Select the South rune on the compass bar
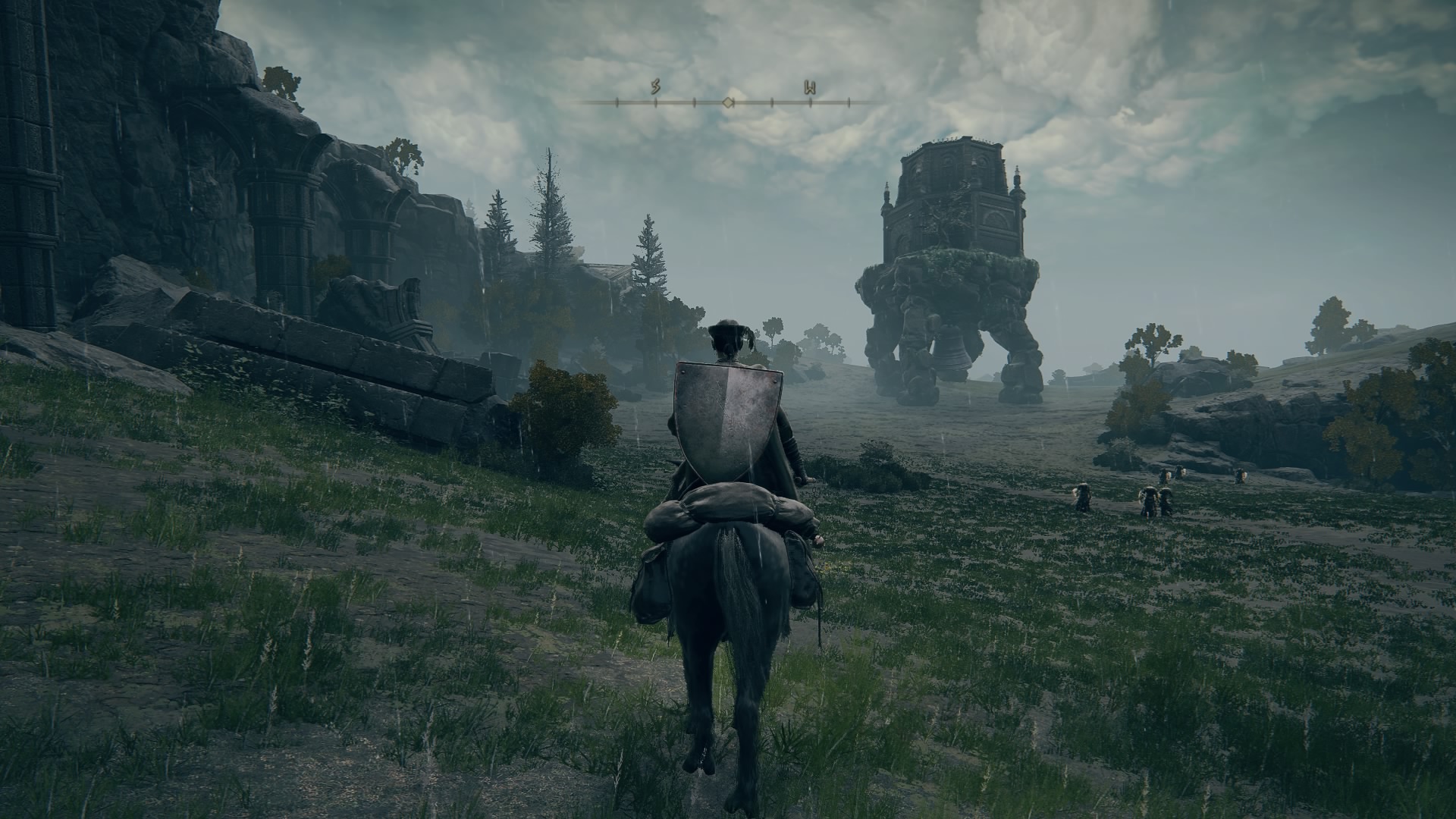1456x819 pixels. point(655,88)
